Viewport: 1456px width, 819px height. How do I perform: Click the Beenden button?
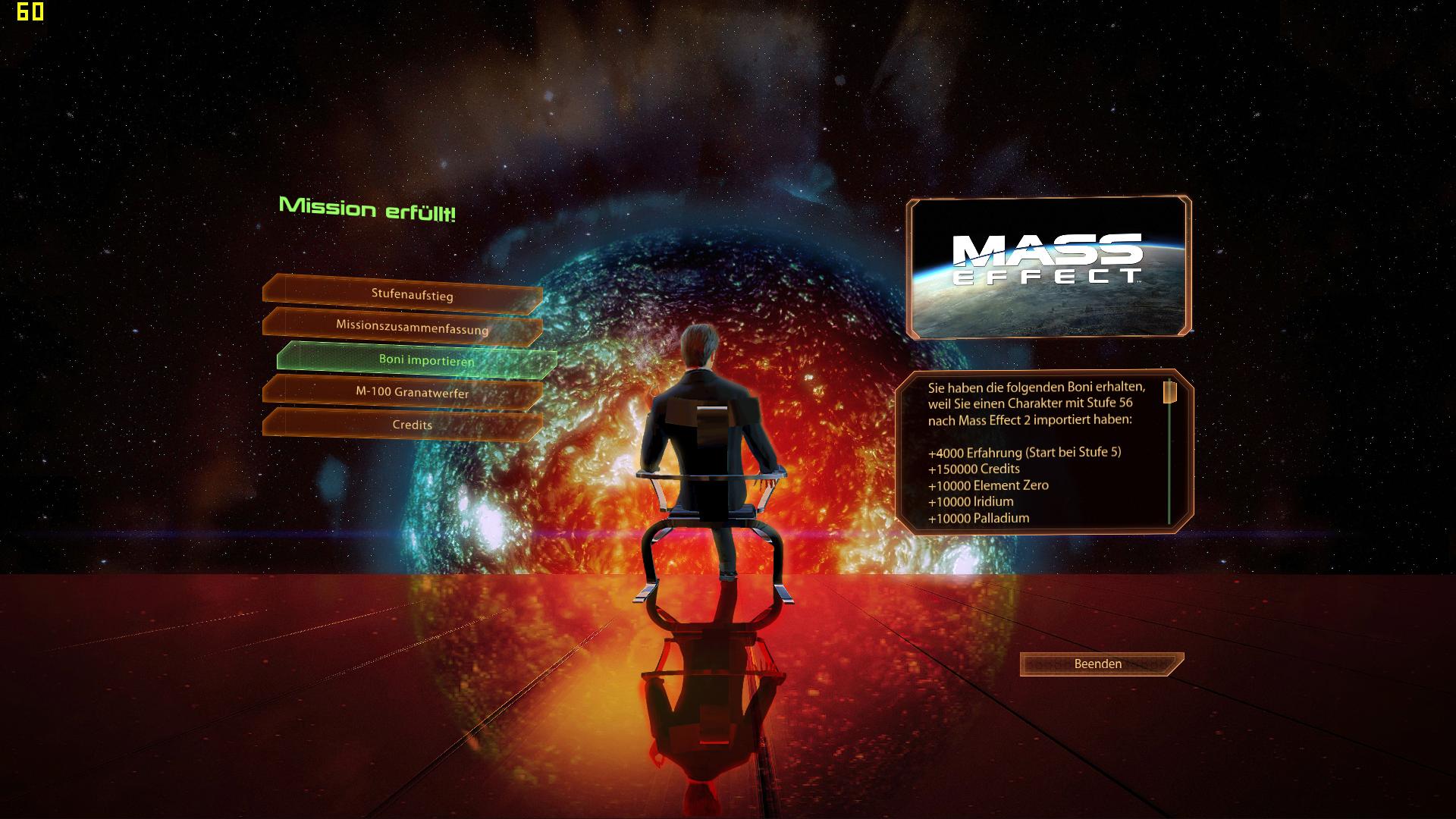(1097, 664)
